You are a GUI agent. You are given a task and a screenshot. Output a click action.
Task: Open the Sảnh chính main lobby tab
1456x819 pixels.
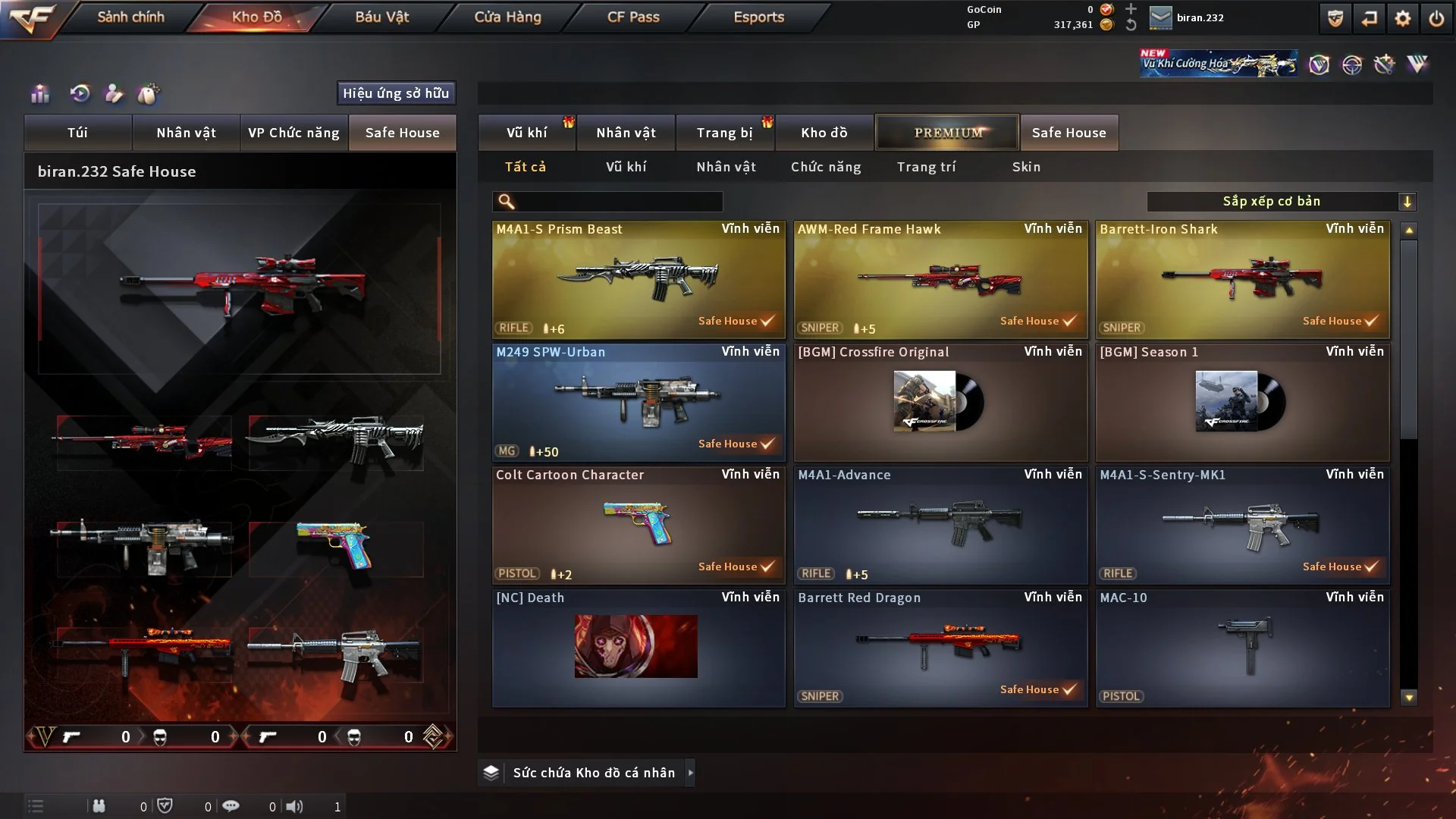coord(130,17)
